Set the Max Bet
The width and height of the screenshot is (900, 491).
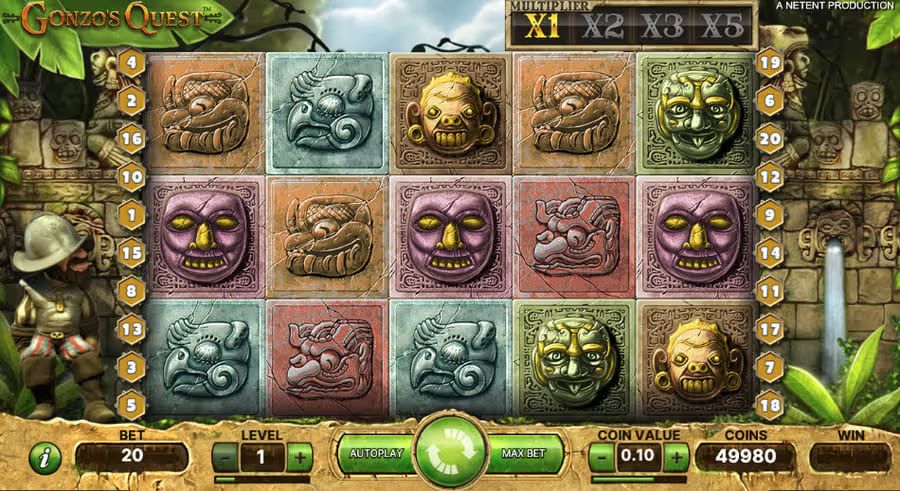523,454
